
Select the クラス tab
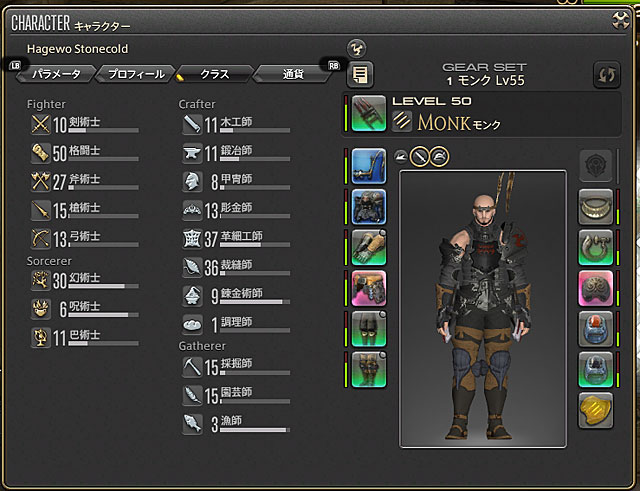213,73
